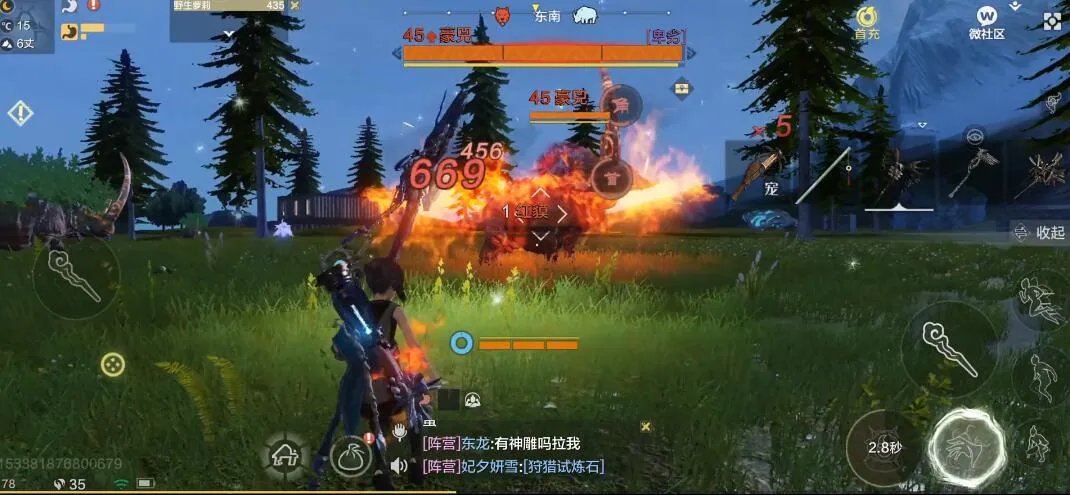Select the crossbow weapon slot labeled 宠

tap(762, 176)
